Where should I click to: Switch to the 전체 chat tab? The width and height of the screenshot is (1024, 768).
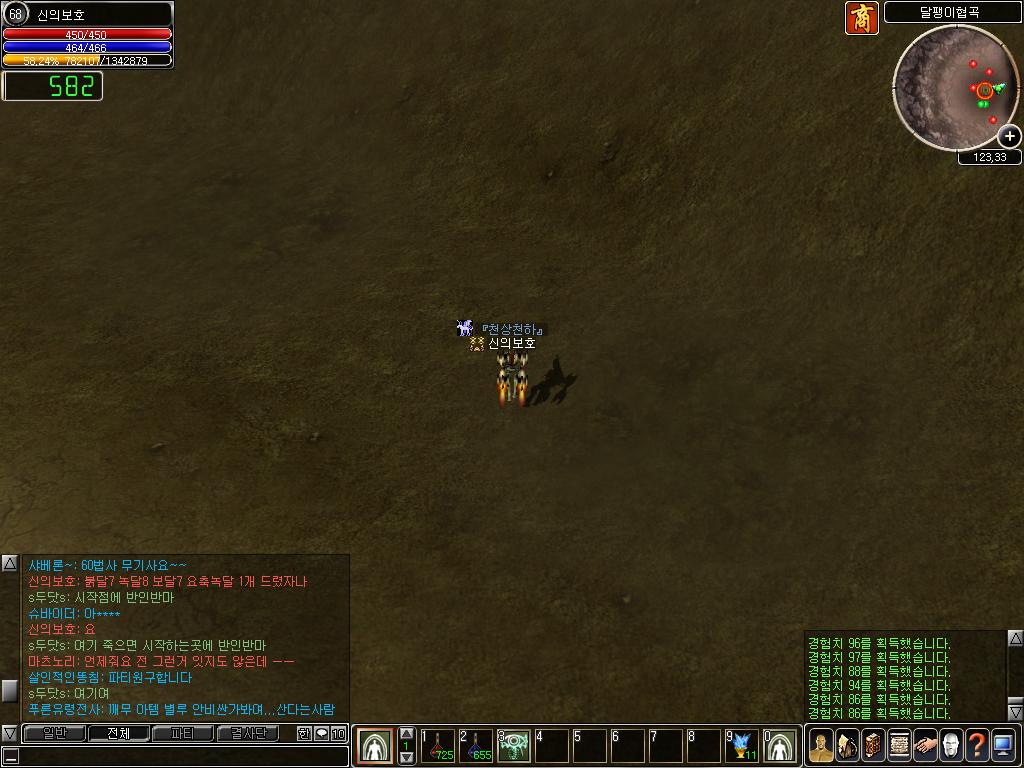(118, 733)
